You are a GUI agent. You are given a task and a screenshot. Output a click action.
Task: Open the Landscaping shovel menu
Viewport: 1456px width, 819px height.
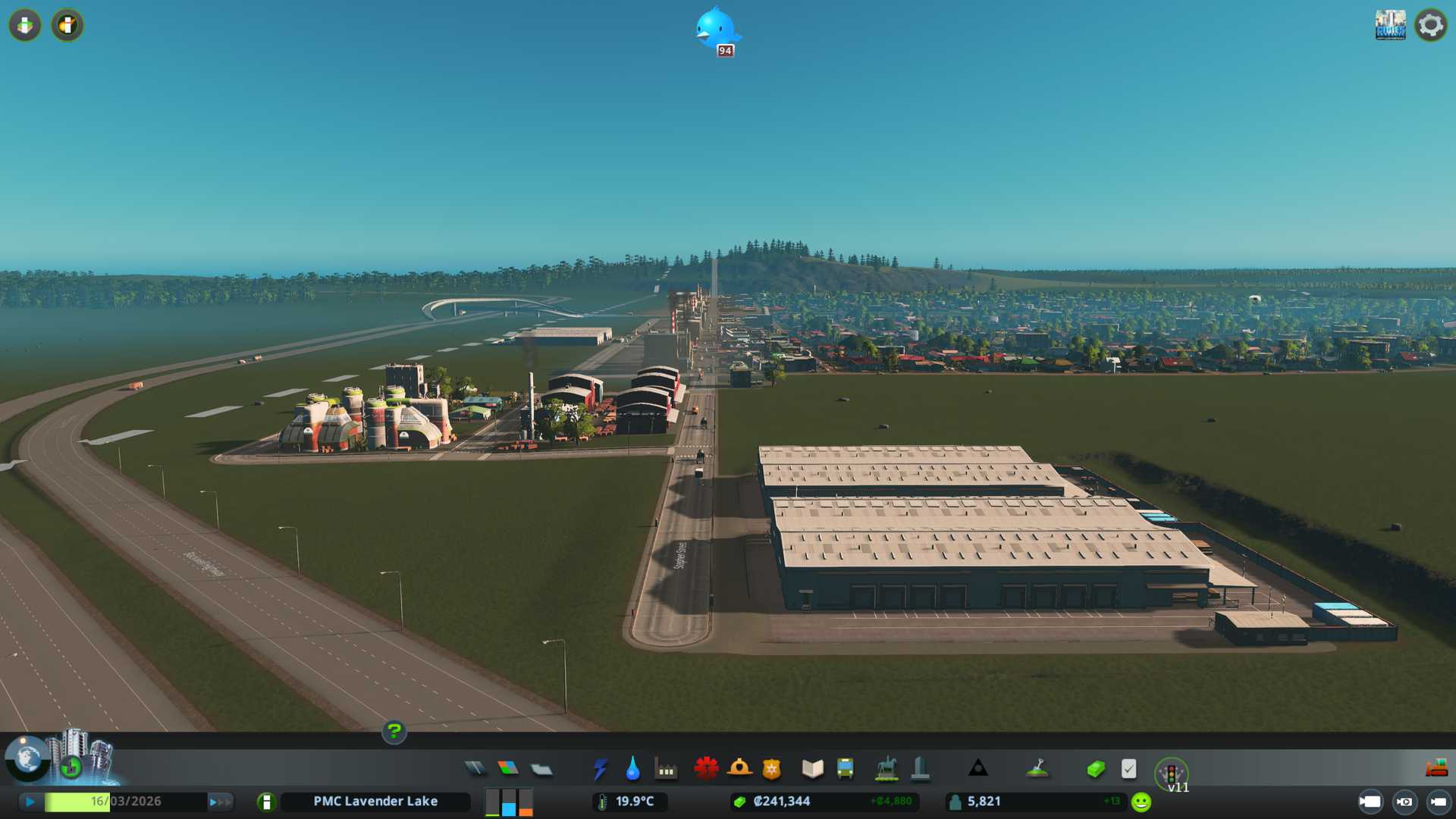point(1037,769)
